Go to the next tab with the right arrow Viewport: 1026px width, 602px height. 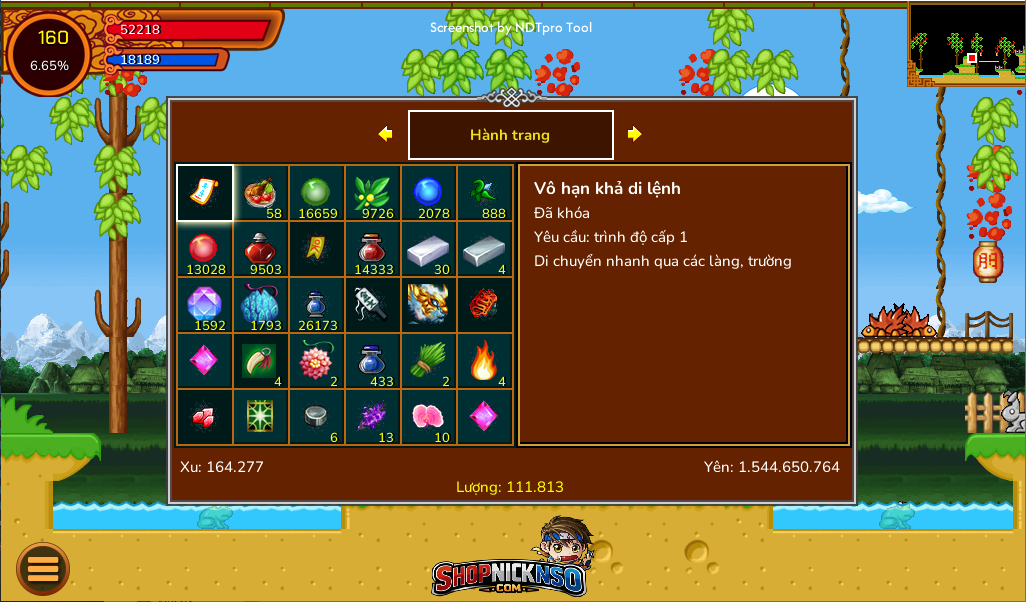[x=634, y=134]
